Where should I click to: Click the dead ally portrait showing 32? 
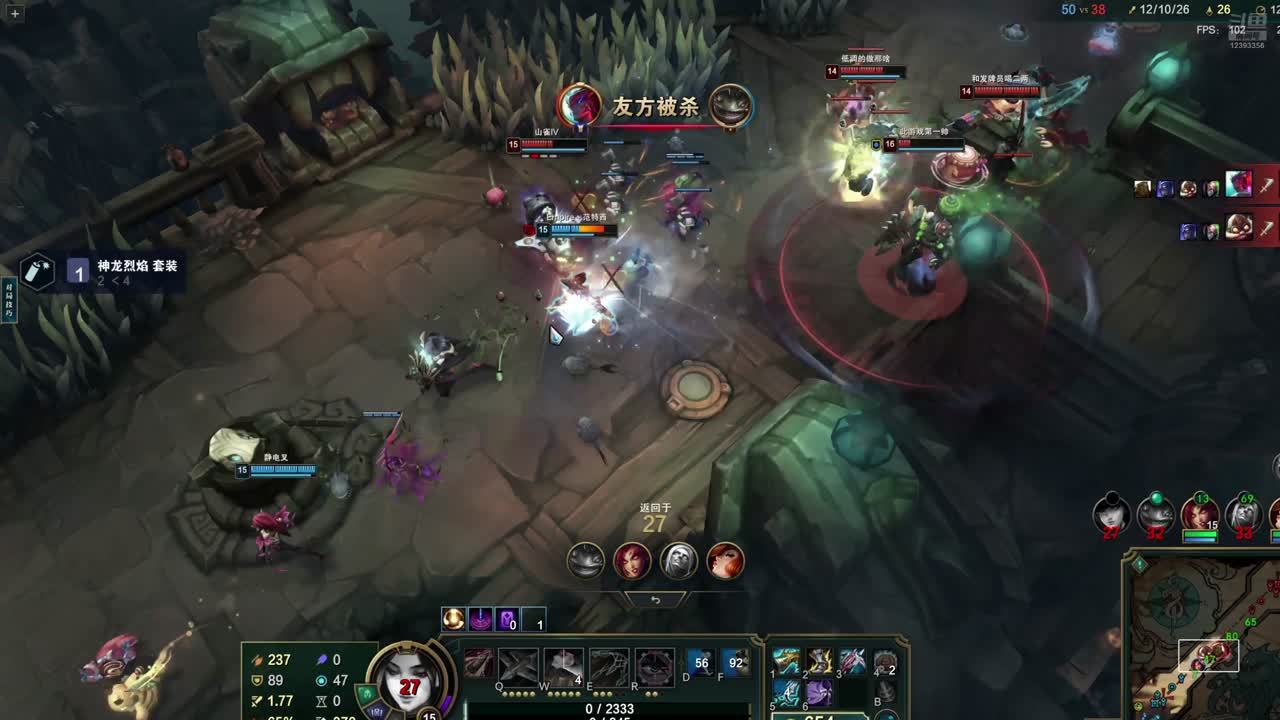[x=1155, y=514]
